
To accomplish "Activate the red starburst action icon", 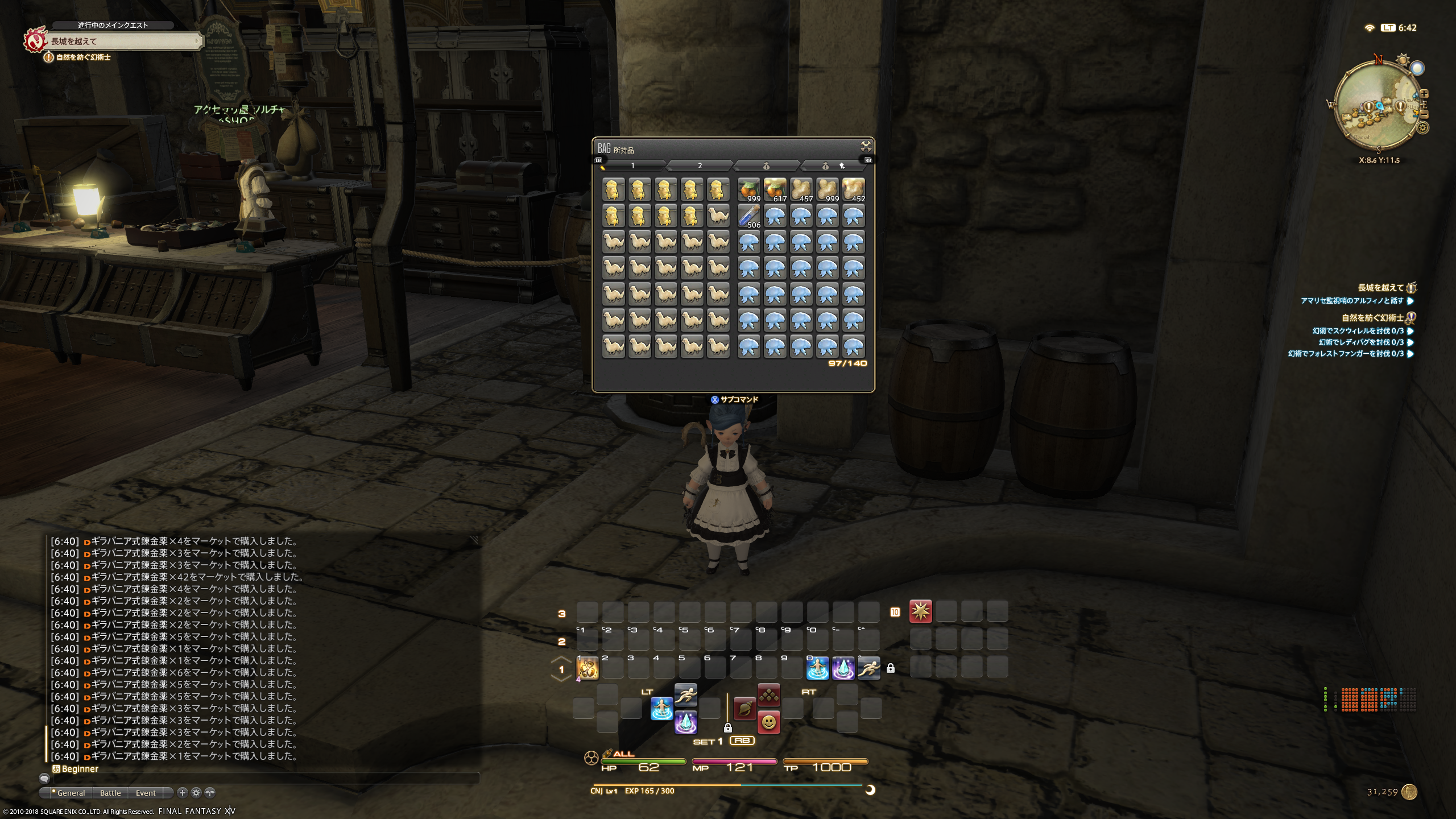I will coord(920,611).
